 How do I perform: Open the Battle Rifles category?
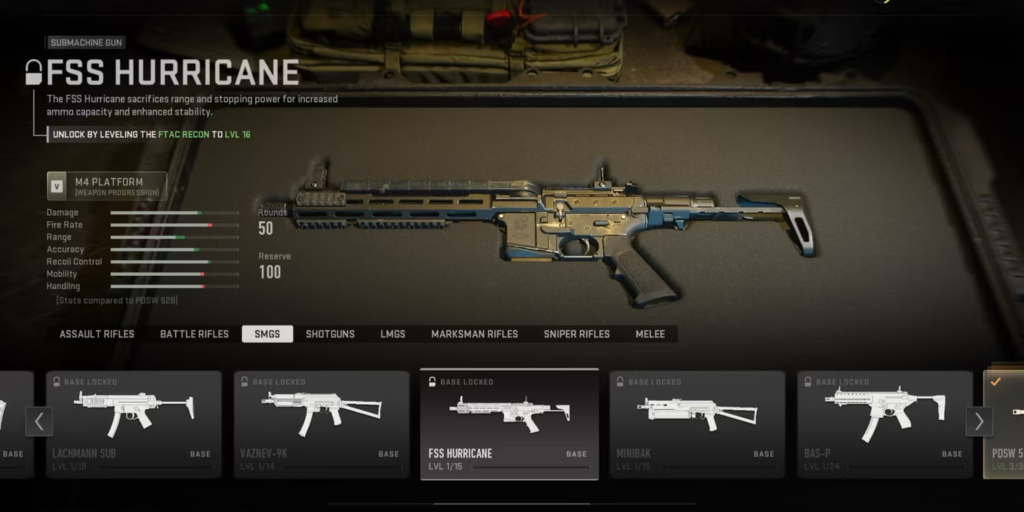pyautogui.click(x=194, y=334)
